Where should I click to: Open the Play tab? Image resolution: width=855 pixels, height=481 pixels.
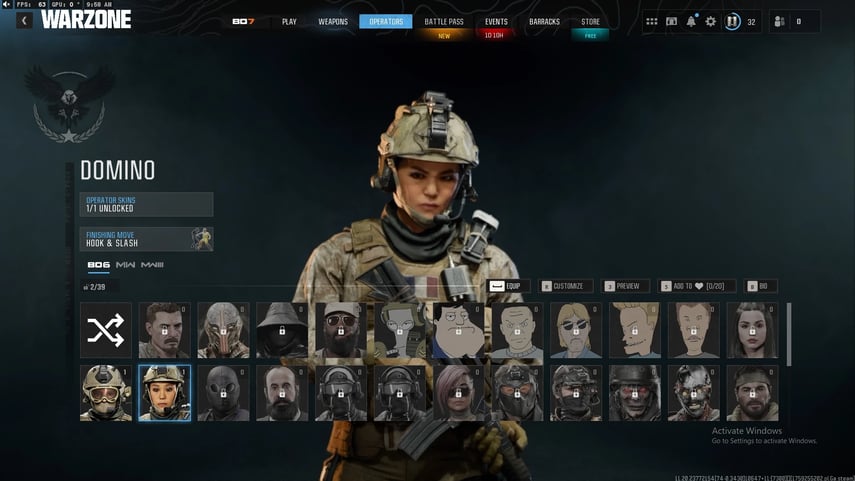[x=289, y=21]
